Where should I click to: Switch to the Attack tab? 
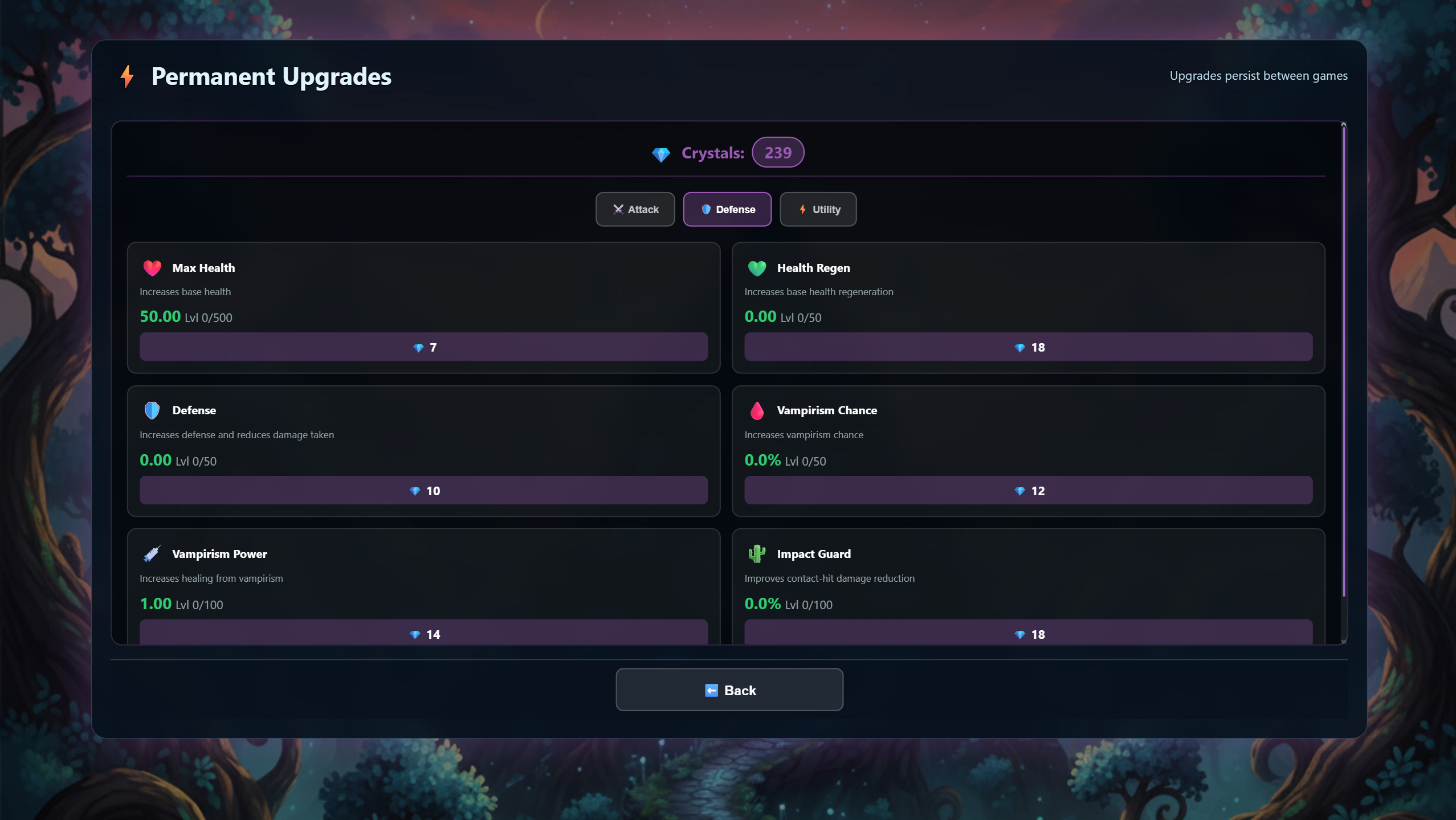635,209
